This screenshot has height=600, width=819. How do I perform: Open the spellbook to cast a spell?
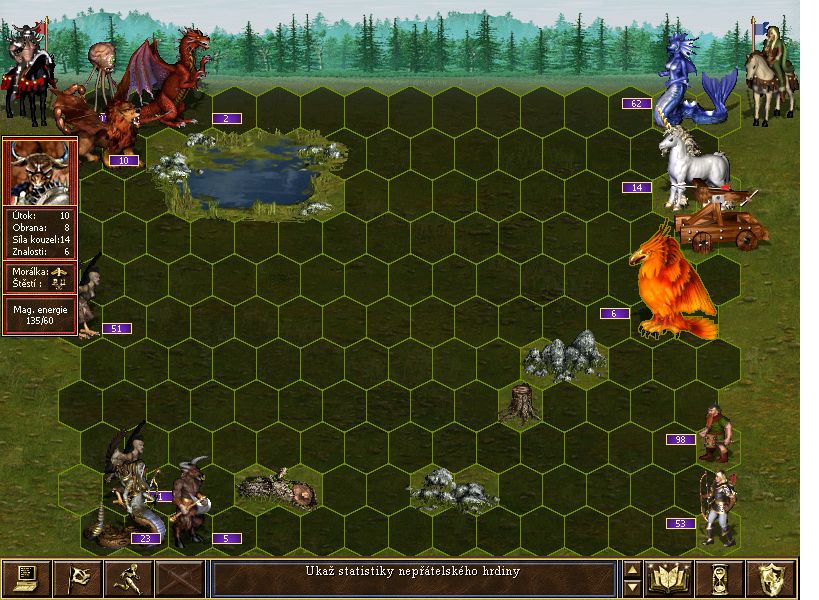coord(669,579)
